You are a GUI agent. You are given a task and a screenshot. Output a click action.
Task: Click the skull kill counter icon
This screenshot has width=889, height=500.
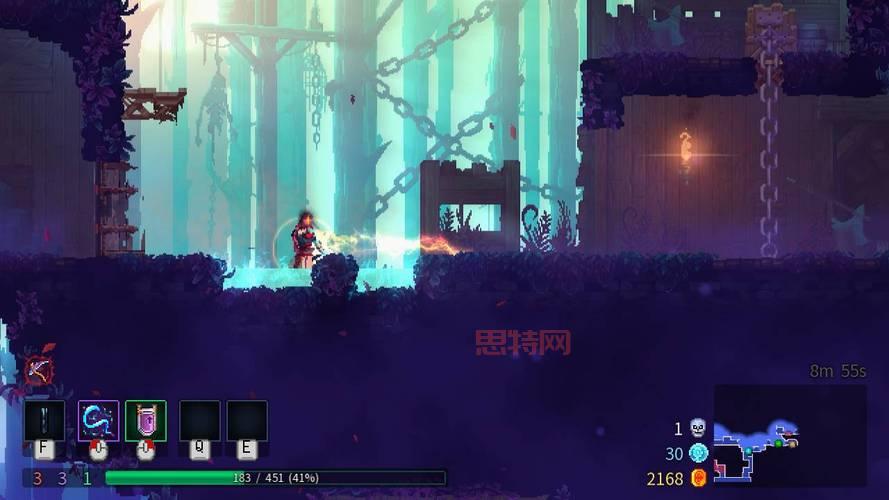point(698,429)
